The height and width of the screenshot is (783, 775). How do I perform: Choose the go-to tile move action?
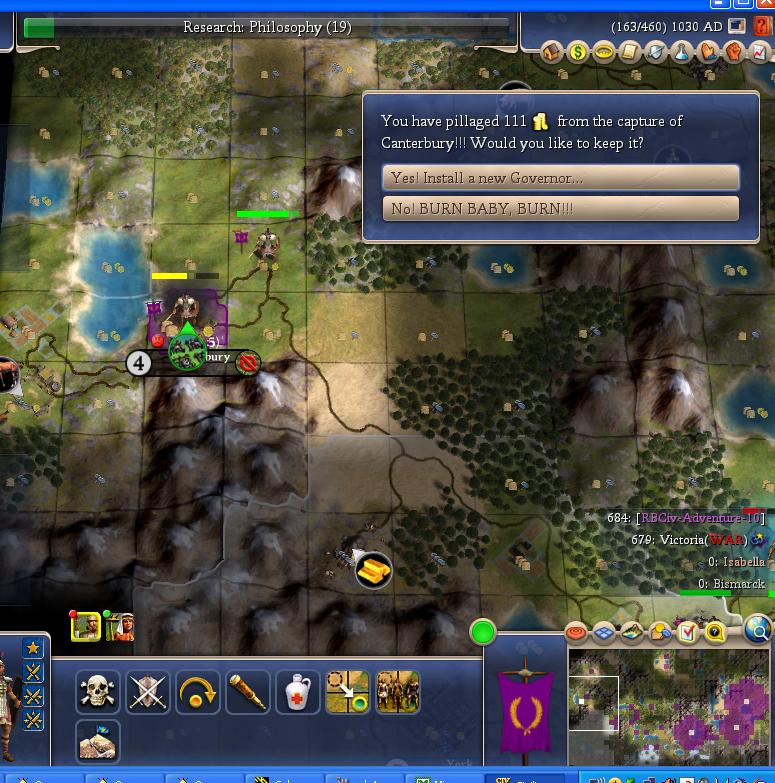(348, 692)
